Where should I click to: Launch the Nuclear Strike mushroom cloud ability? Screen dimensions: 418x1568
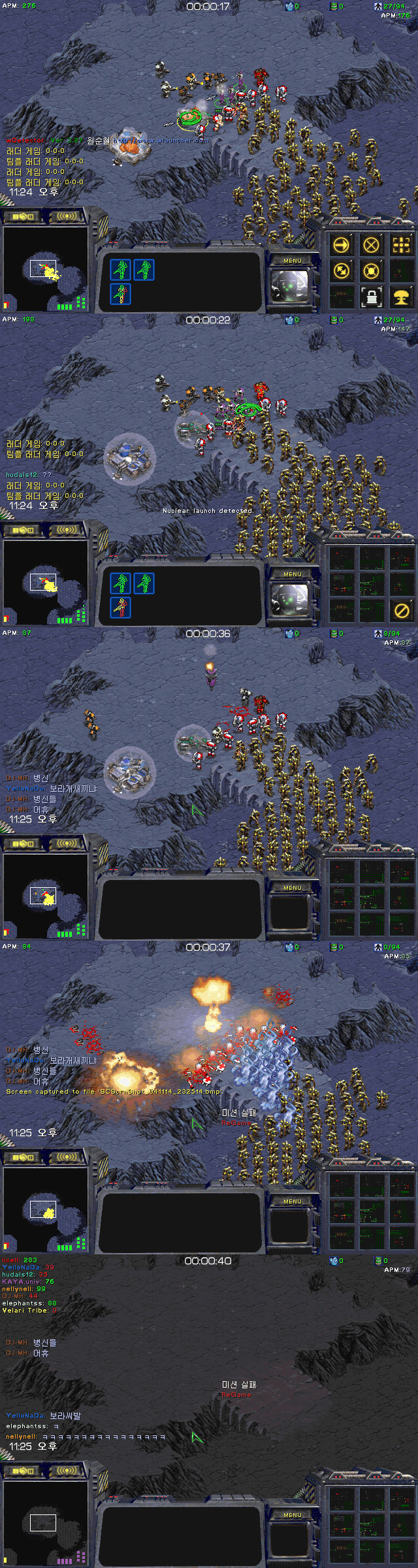coord(401,297)
